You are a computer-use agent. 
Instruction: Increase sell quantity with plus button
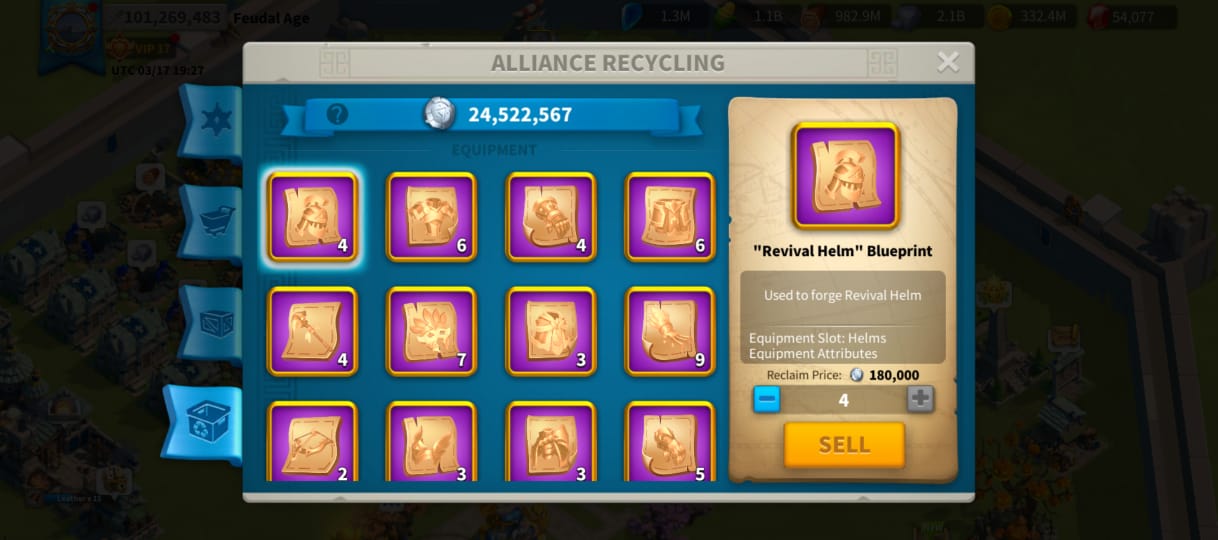920,399
